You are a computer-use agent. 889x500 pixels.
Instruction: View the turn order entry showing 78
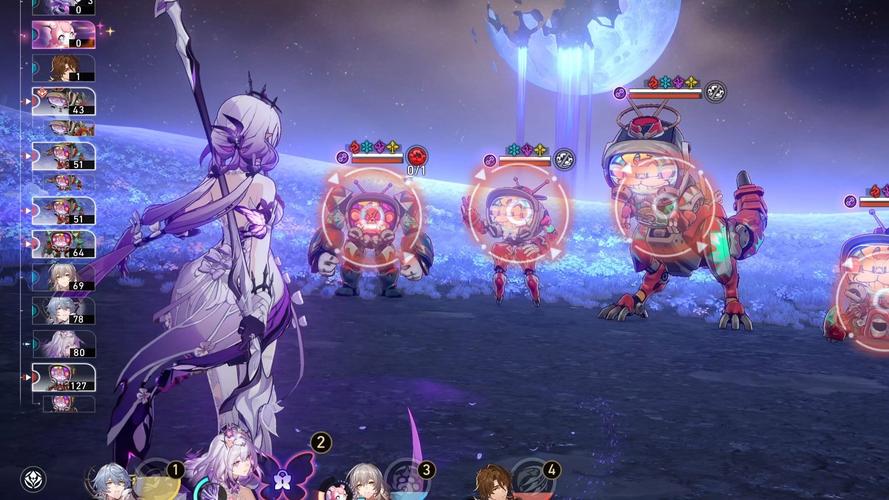[64, 311]
